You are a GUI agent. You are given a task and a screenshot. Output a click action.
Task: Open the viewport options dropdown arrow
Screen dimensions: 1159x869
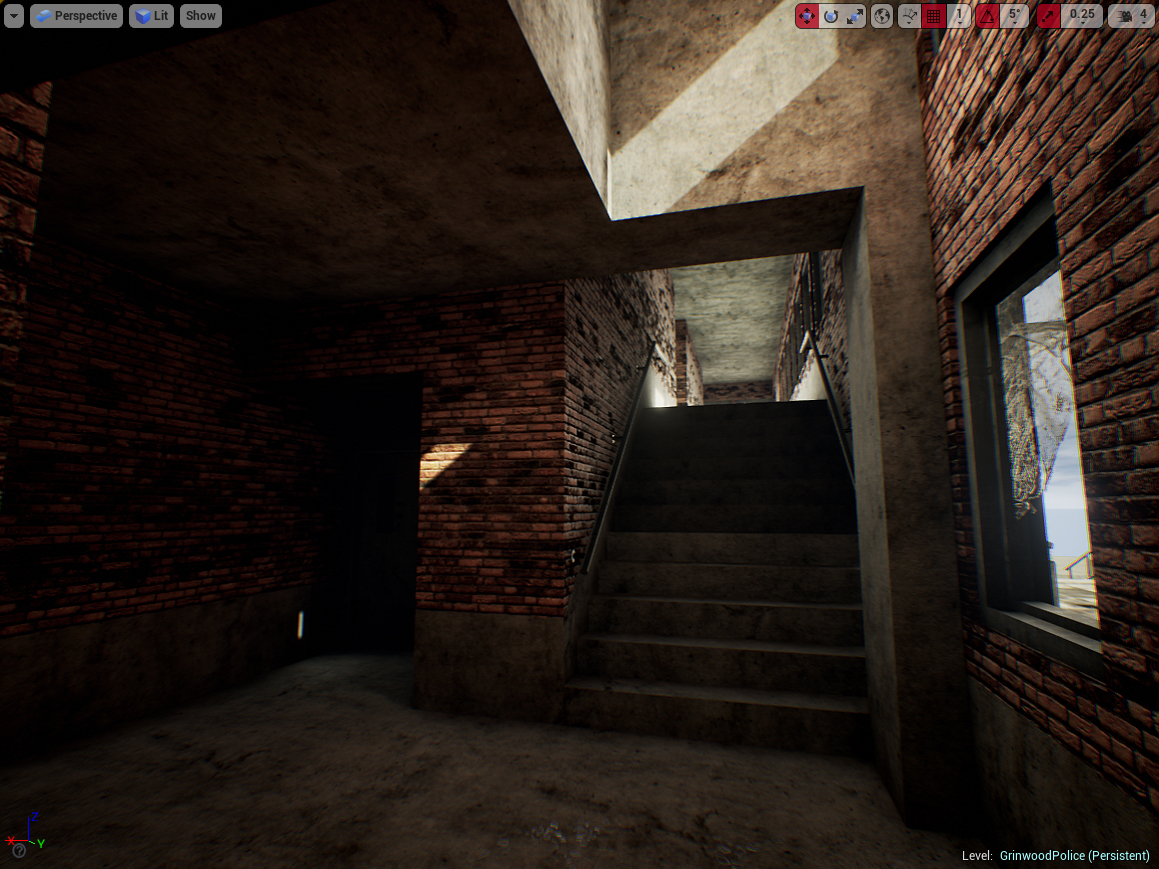(x=14, y=16)
